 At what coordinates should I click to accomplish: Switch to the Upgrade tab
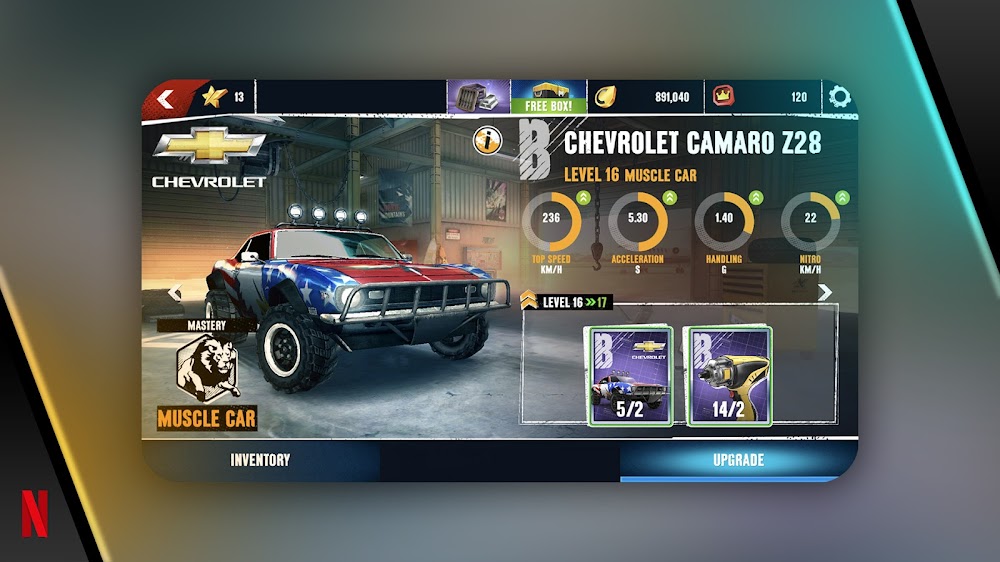tap(738, 461)
